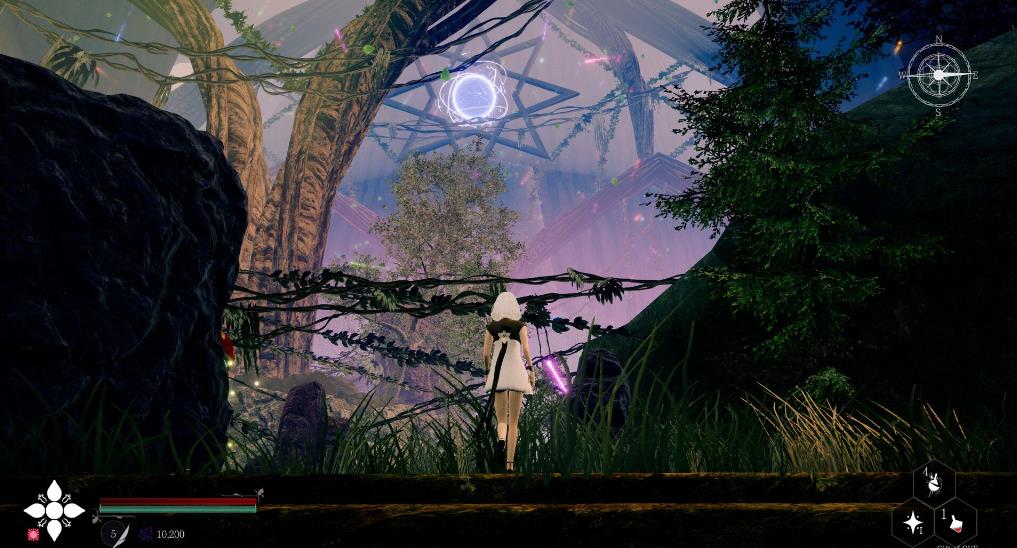This screenshot has width=1017, height=548.
Task: Activate the four-point star ability slot
Action: 913,521
